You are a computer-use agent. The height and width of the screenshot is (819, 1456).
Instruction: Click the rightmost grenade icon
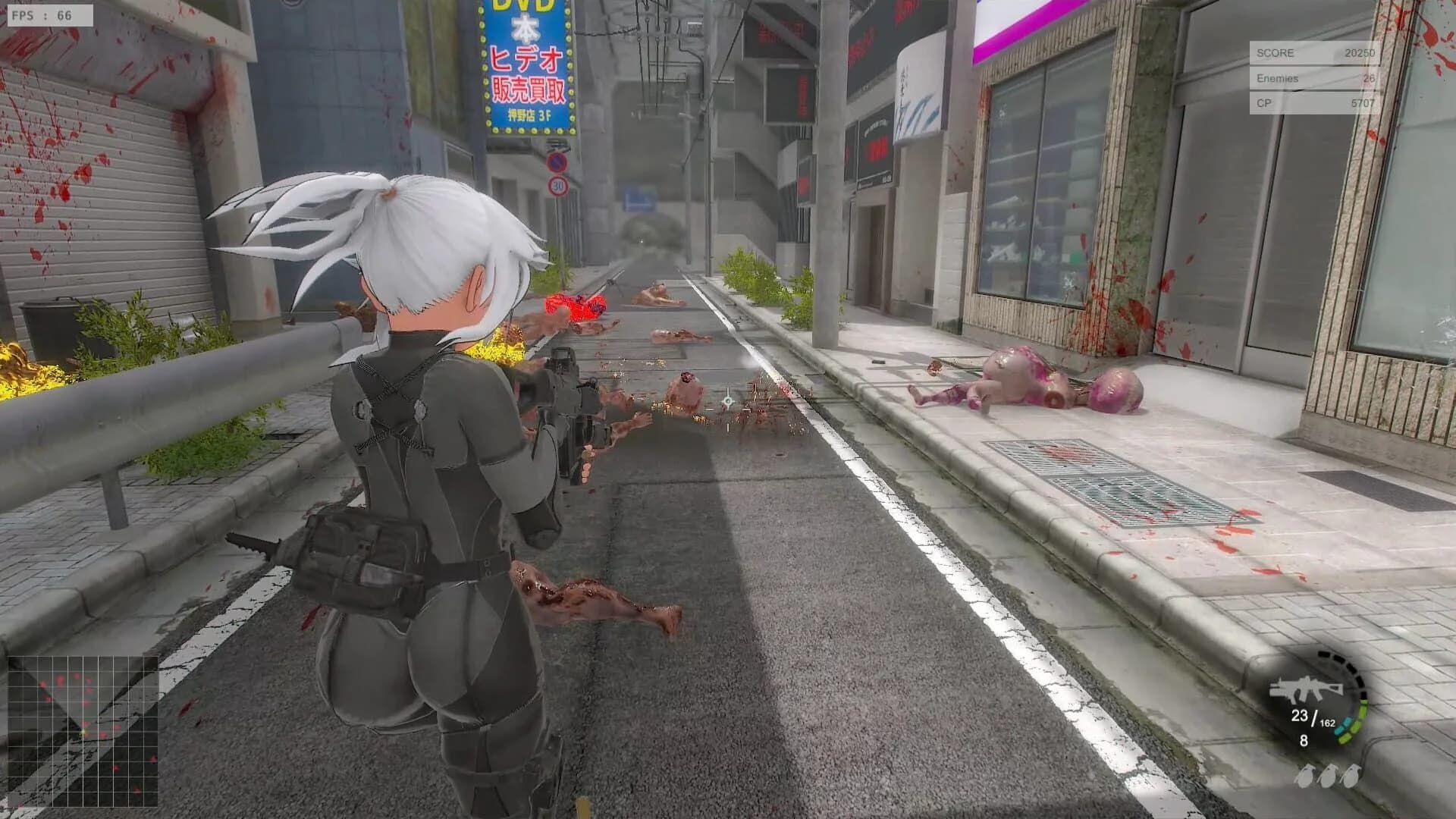pyautogui.click(x=1351, y=777)
